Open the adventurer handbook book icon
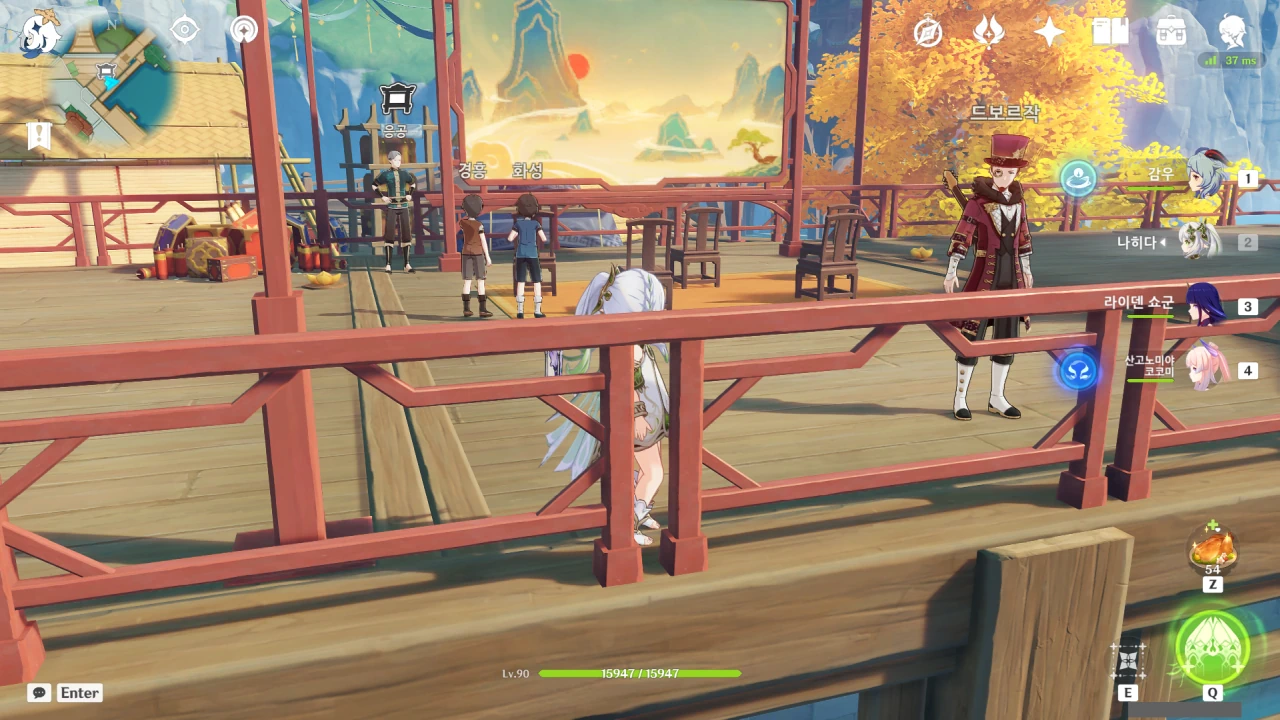The image size is (1280, 720). [x=1110, y=32]
